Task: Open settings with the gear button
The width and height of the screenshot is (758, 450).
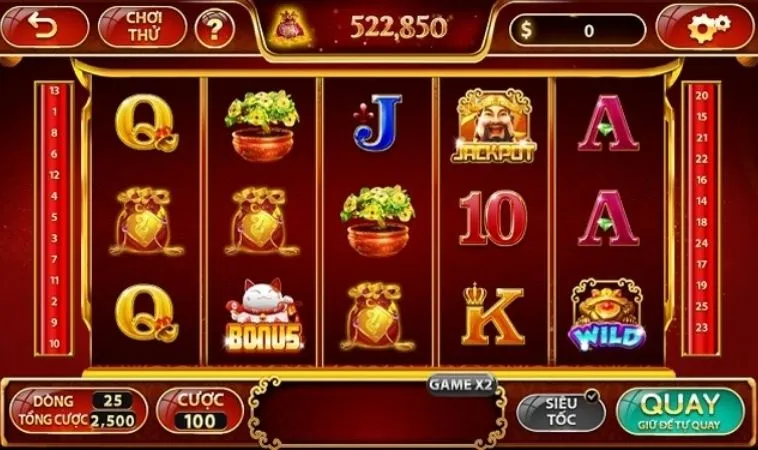Action: 705,28
